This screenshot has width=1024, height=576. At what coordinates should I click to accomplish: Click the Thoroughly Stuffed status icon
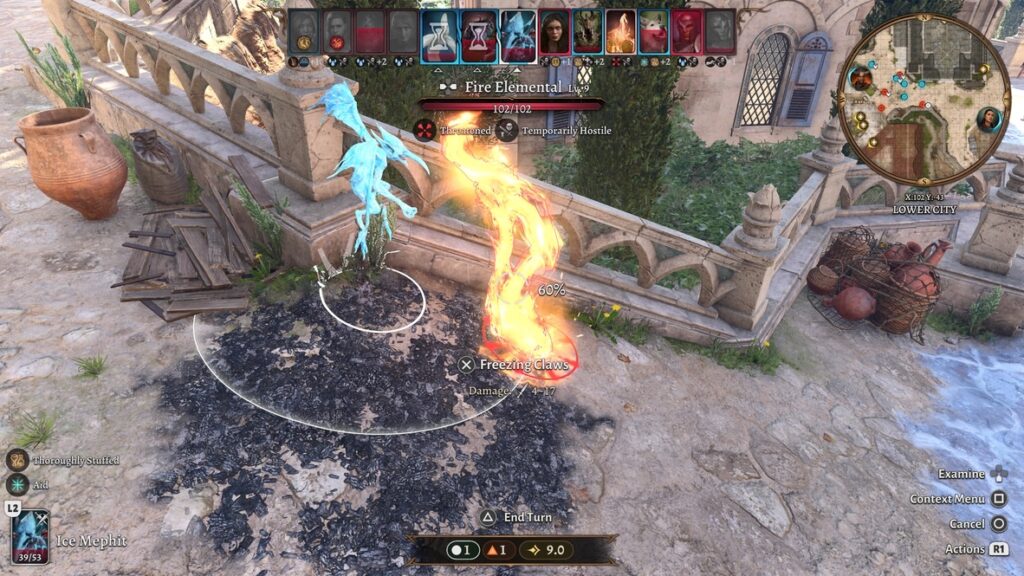17,460
